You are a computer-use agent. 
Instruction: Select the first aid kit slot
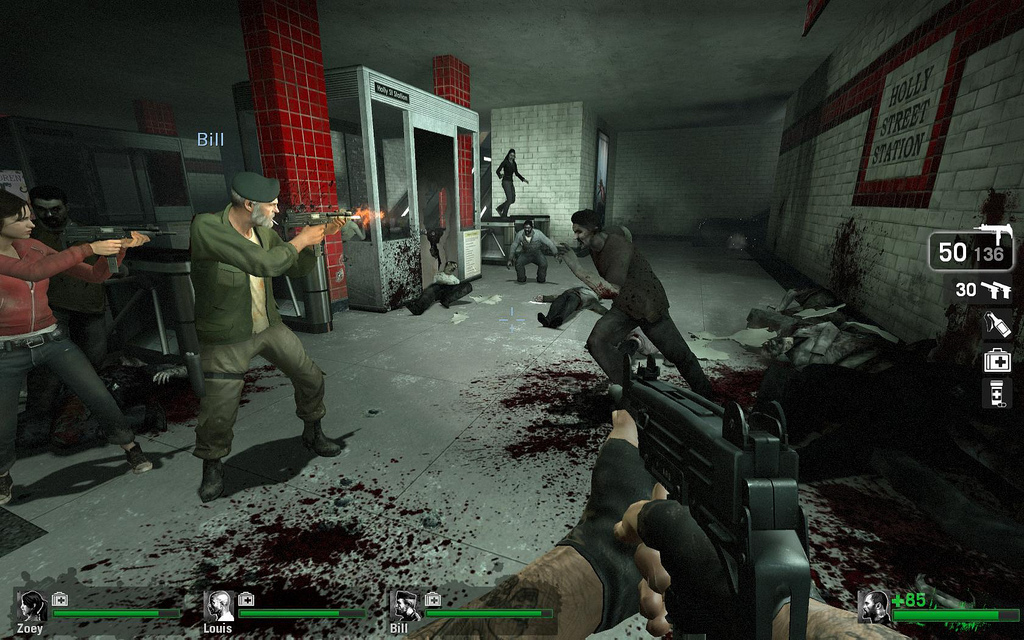click(997, 359)
